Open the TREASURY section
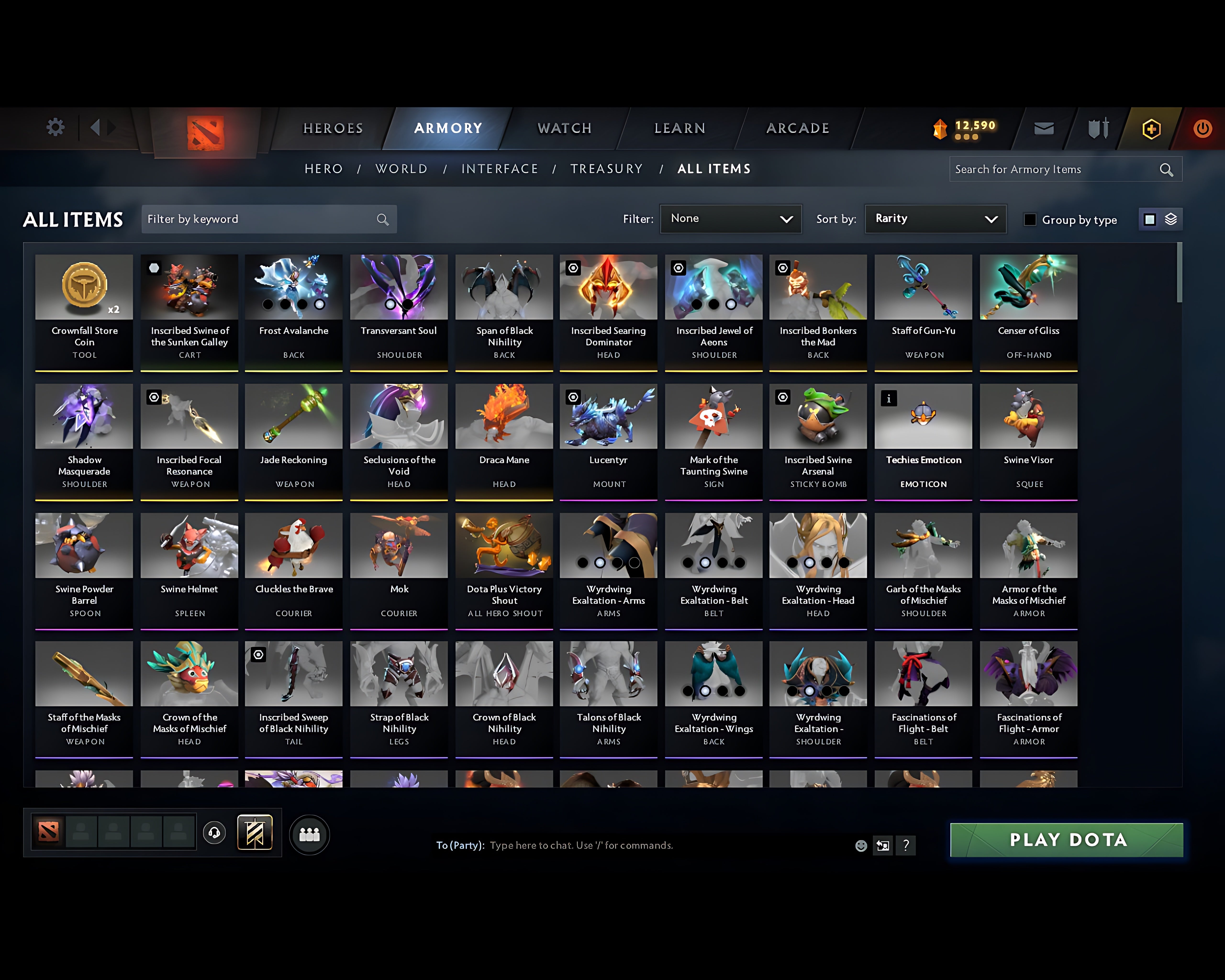 606,169
